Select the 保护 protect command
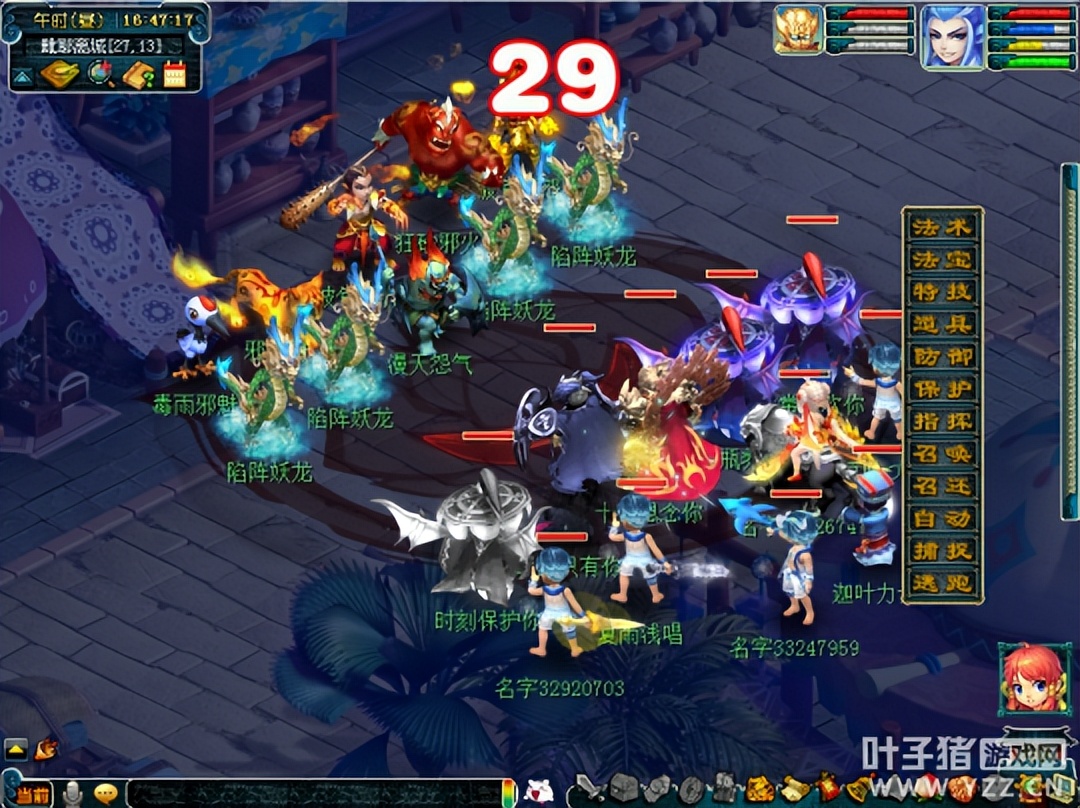 [x=942, y=388]
